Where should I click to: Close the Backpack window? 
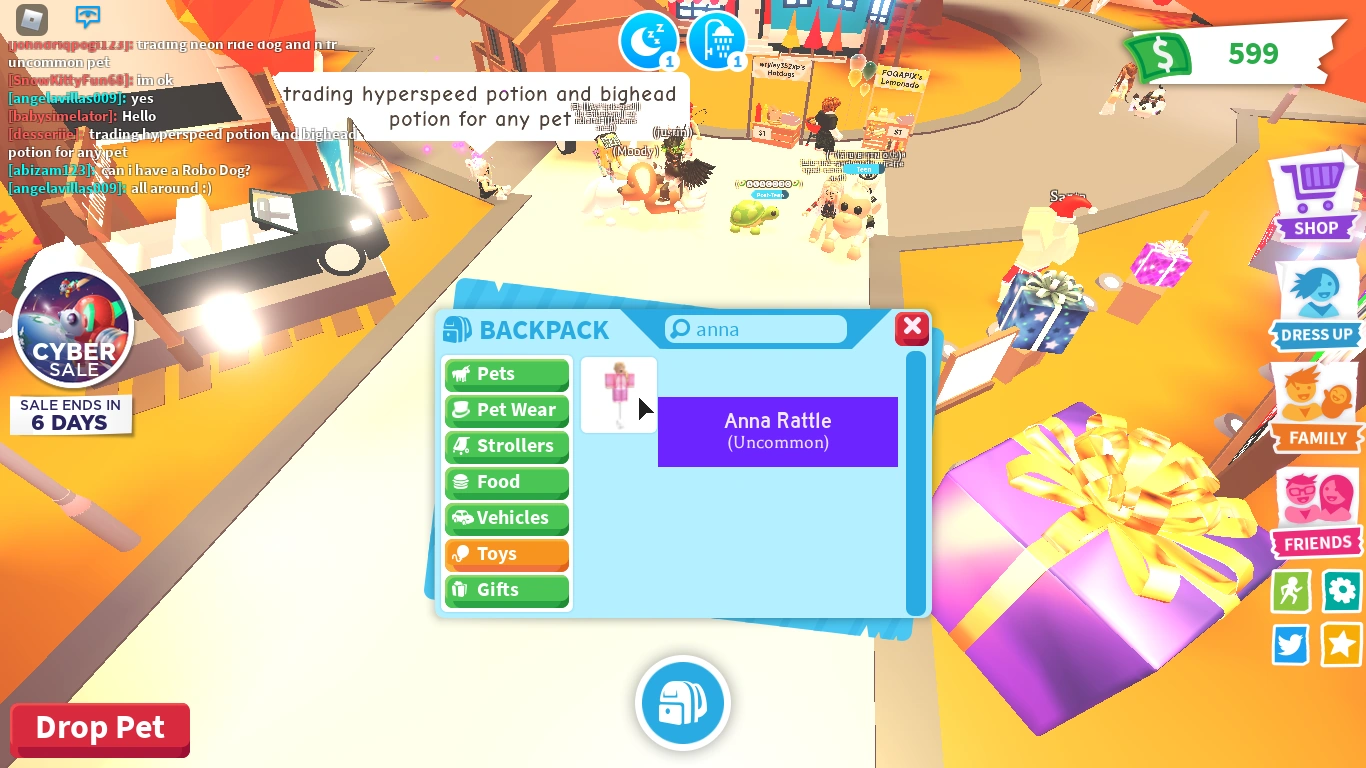pos(911,327)
